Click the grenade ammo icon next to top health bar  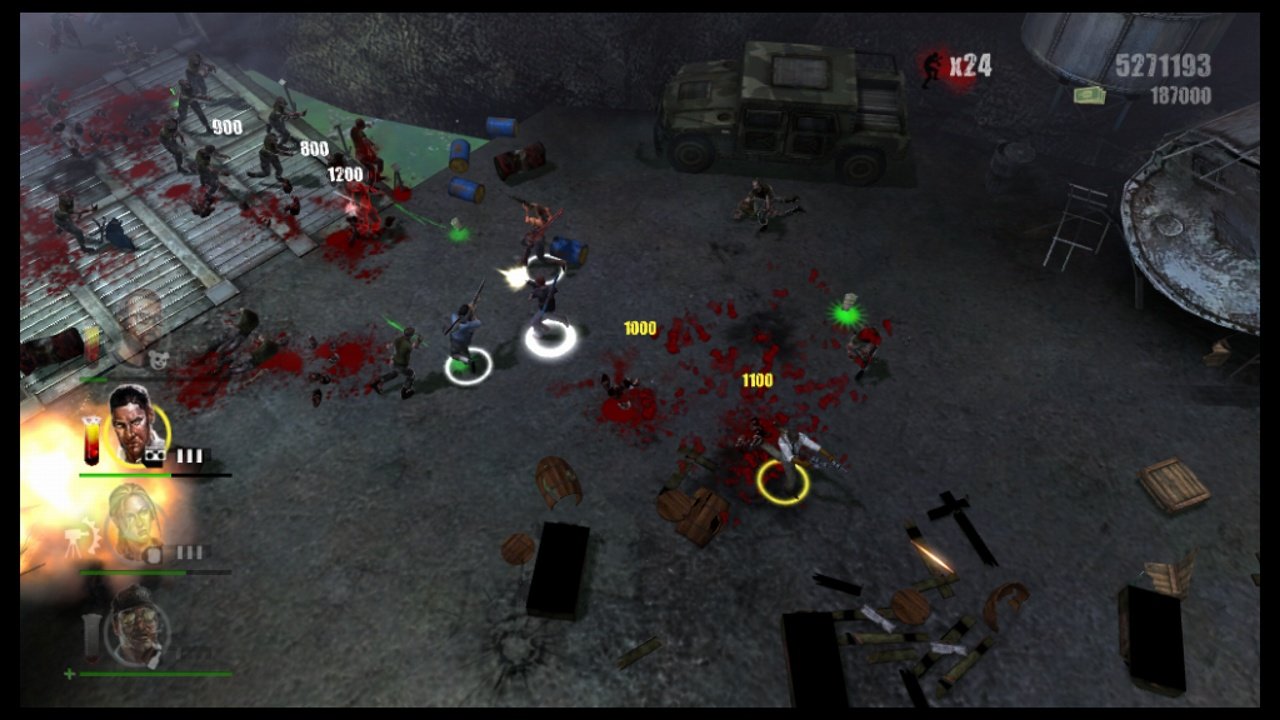155,453
